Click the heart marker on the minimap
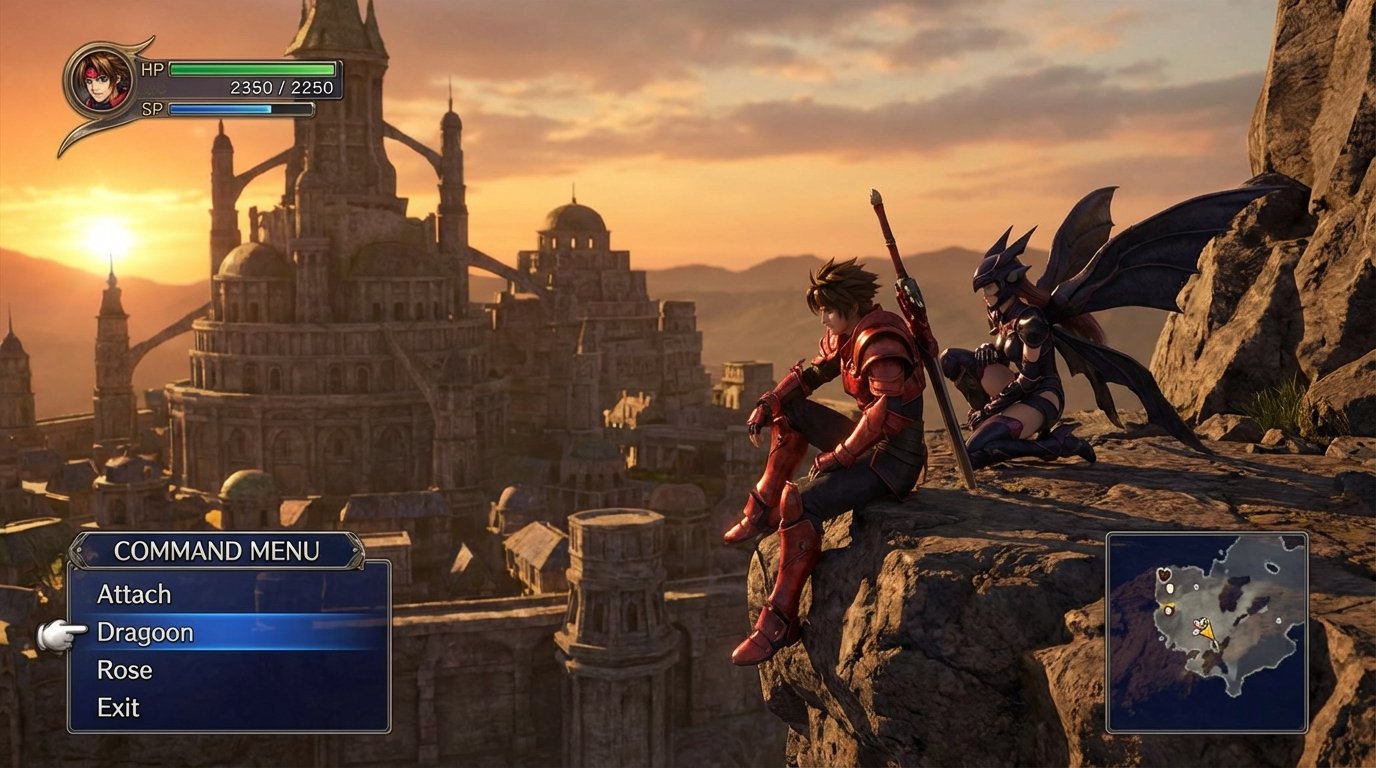The image size is (1376, 768). [x=1165, y=574]
